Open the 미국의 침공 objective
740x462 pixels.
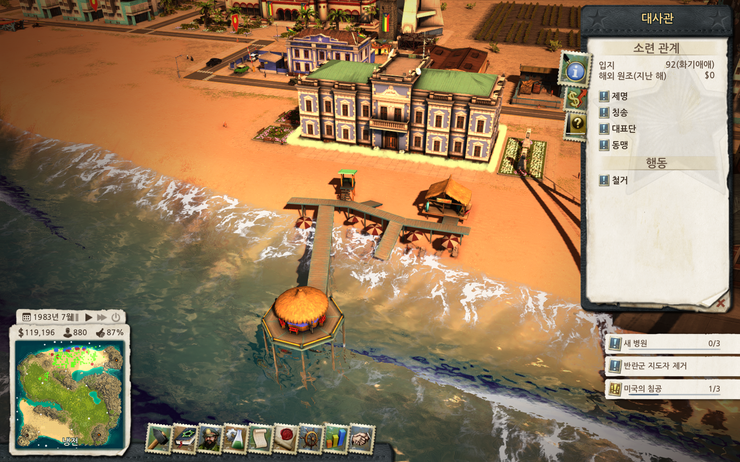(x=660, y=389)
